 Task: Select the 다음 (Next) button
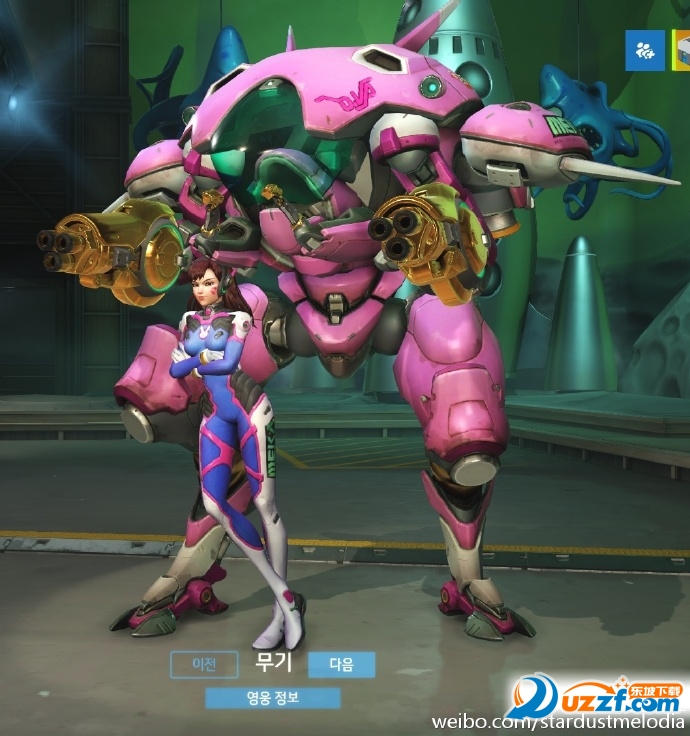coord(341,664)
